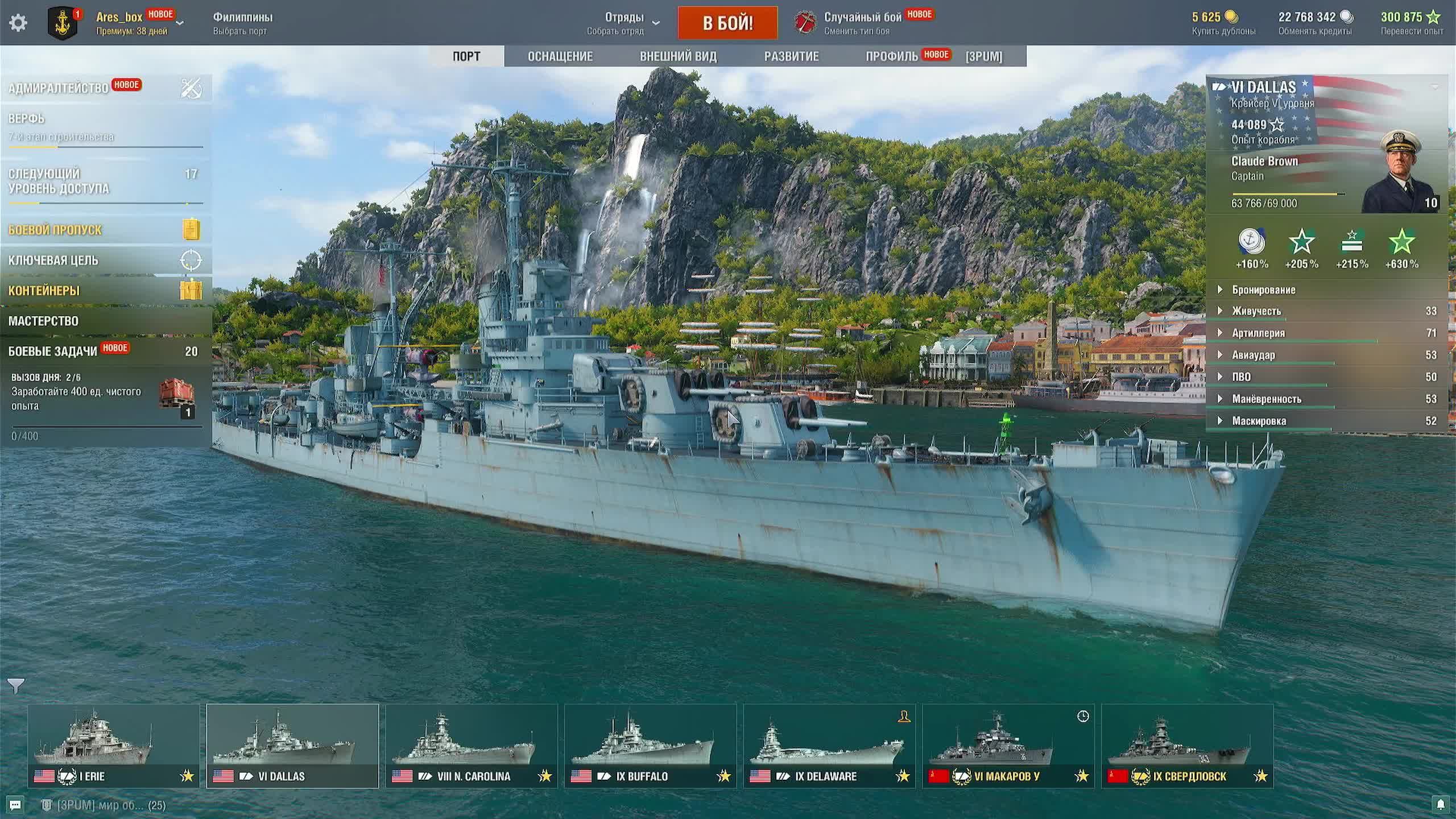The image size is (1456, 819).
Task: Change battle type via Случайный бой
Action: 862,23
